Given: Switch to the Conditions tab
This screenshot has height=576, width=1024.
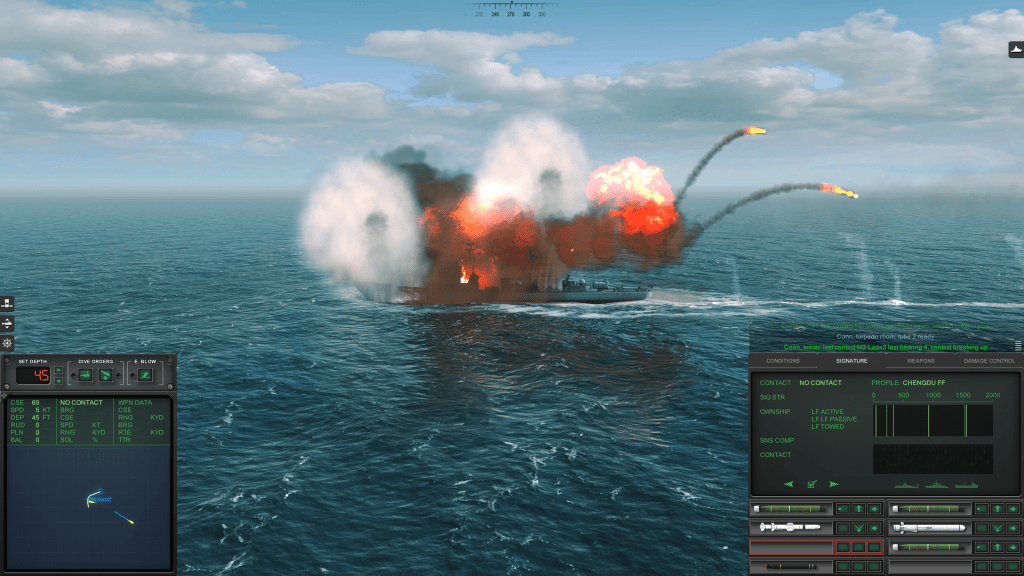Looking at the screenshot, I should tap(783, 360).
